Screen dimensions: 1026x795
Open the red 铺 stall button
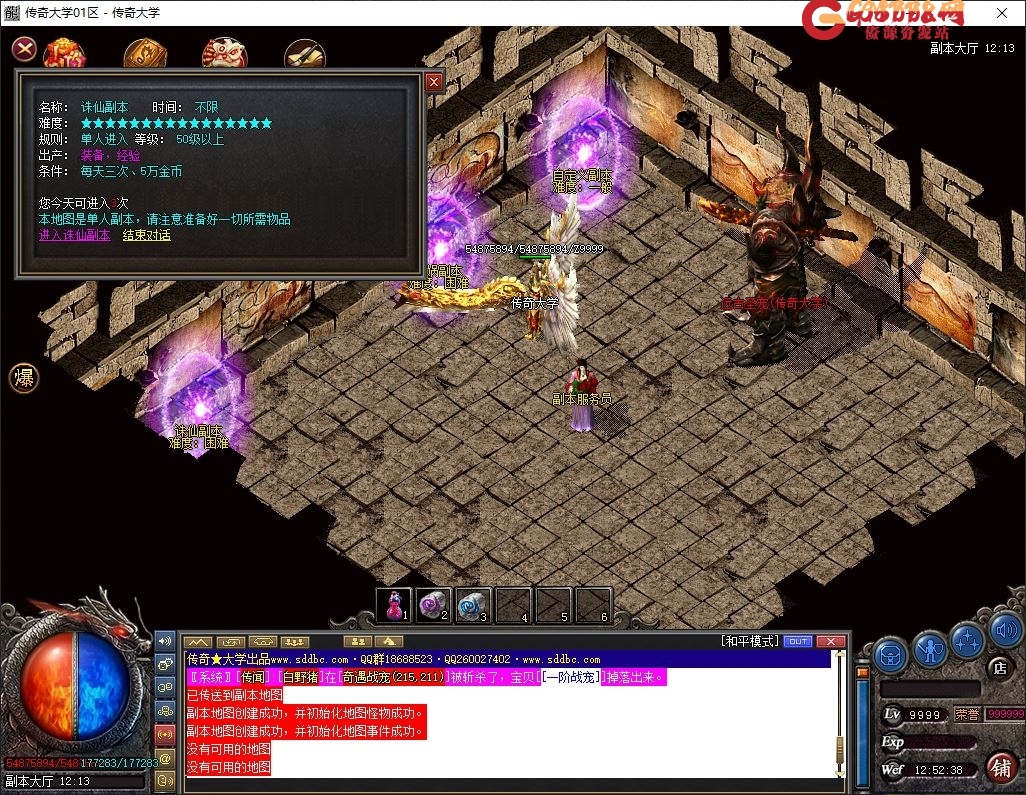998,768
